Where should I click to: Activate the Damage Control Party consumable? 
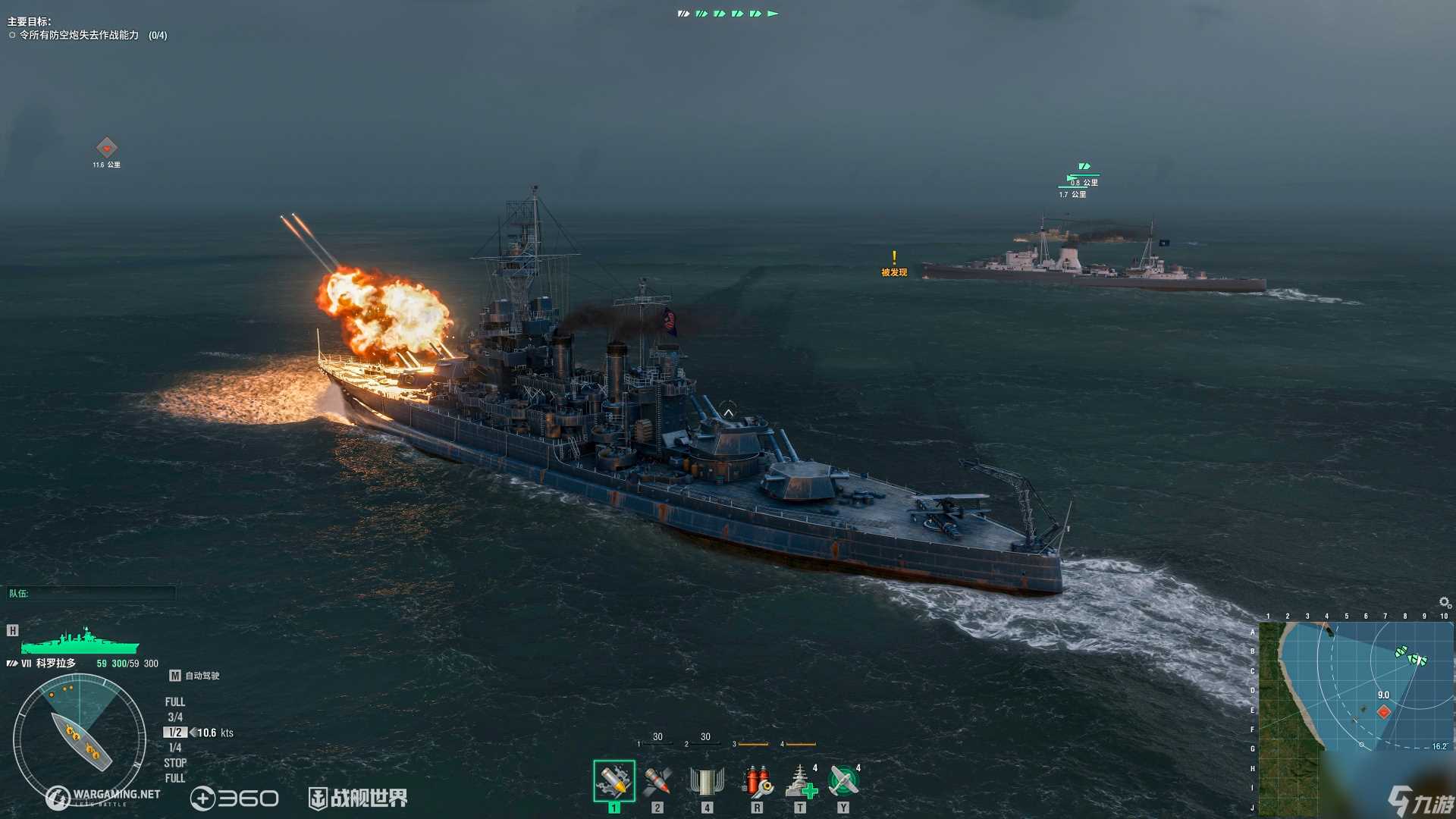[757, 781]
